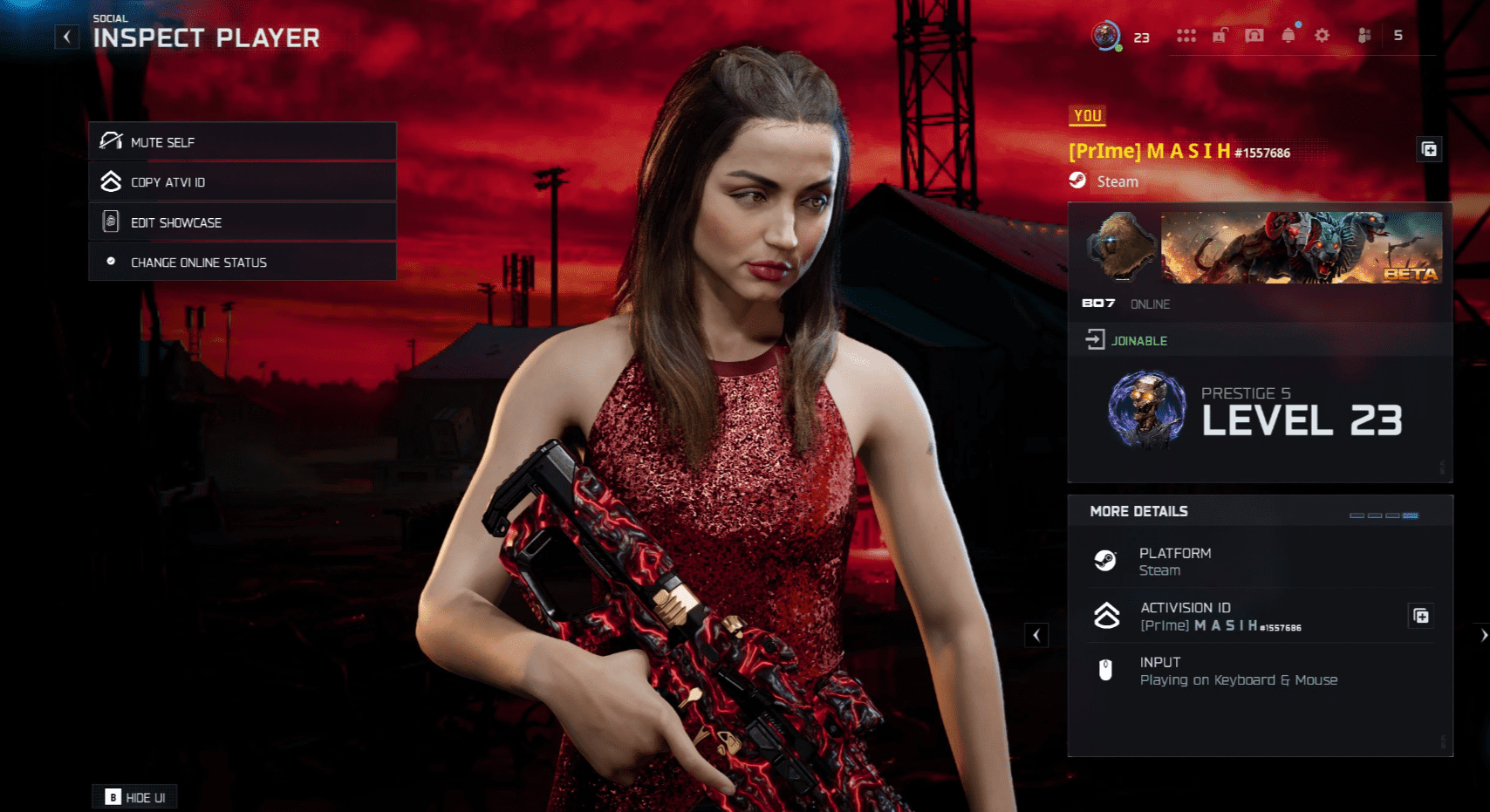
Task: Click the keyboard input device icon
Action: pyautogui.click(x=1106, y=670)
